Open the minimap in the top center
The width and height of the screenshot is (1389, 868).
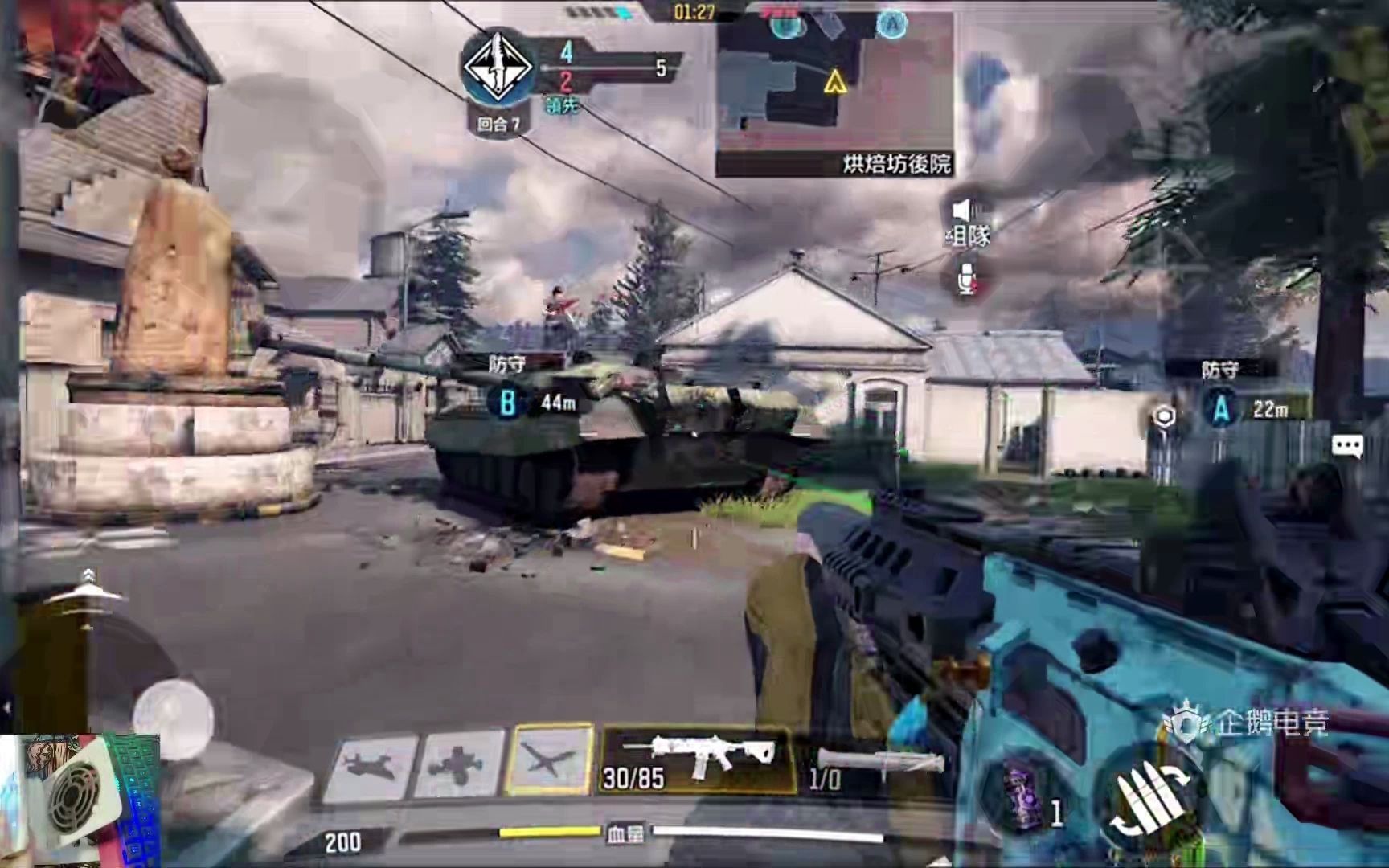834,92
